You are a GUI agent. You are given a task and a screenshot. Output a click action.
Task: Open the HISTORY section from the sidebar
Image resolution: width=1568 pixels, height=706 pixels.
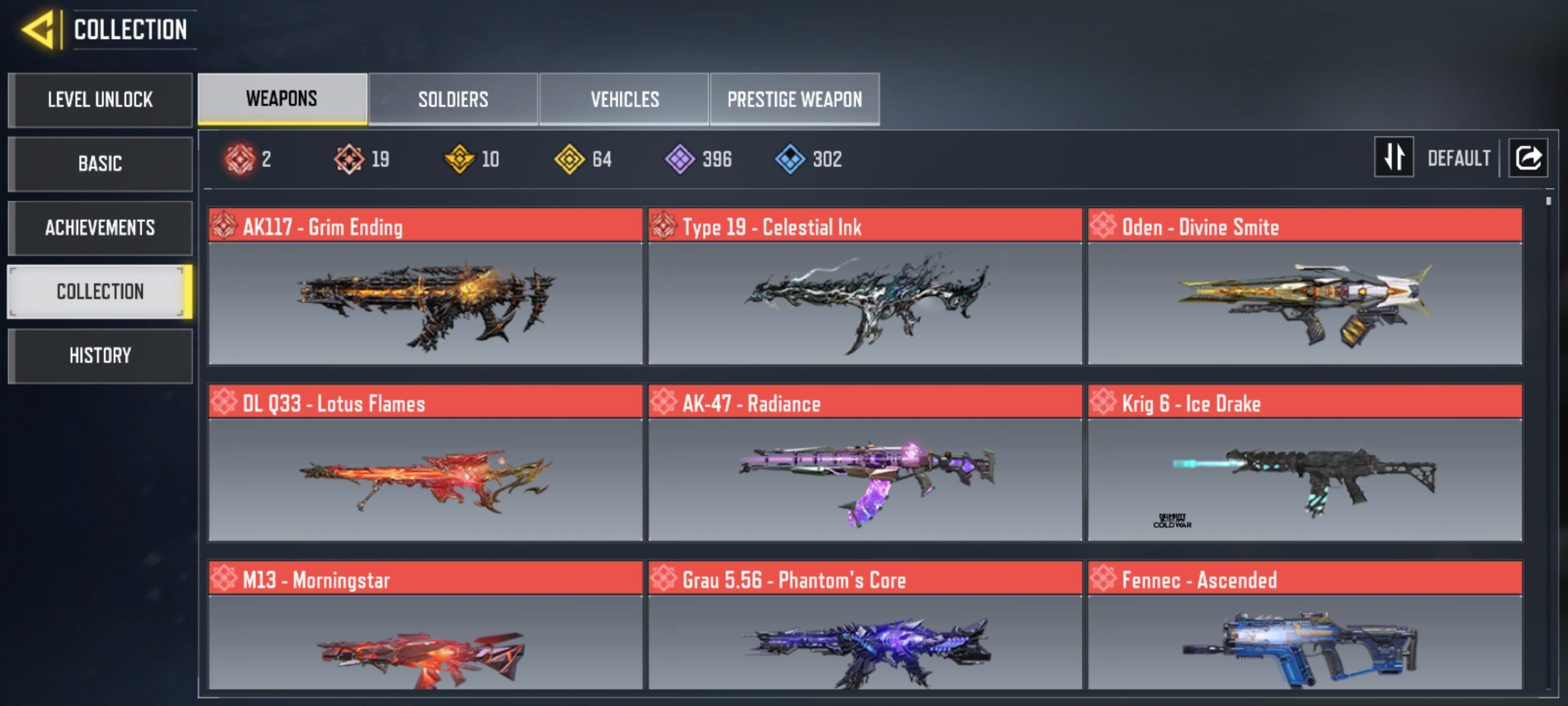click(x=100, y=355)
